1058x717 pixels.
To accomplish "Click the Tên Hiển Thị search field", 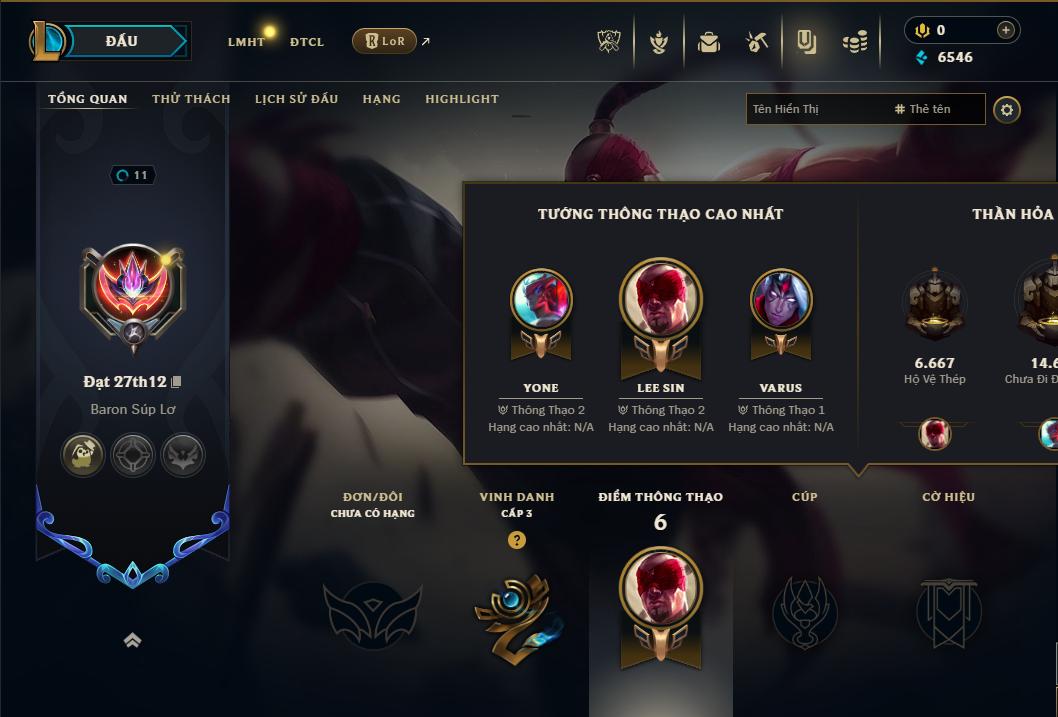I will (815, 109).
